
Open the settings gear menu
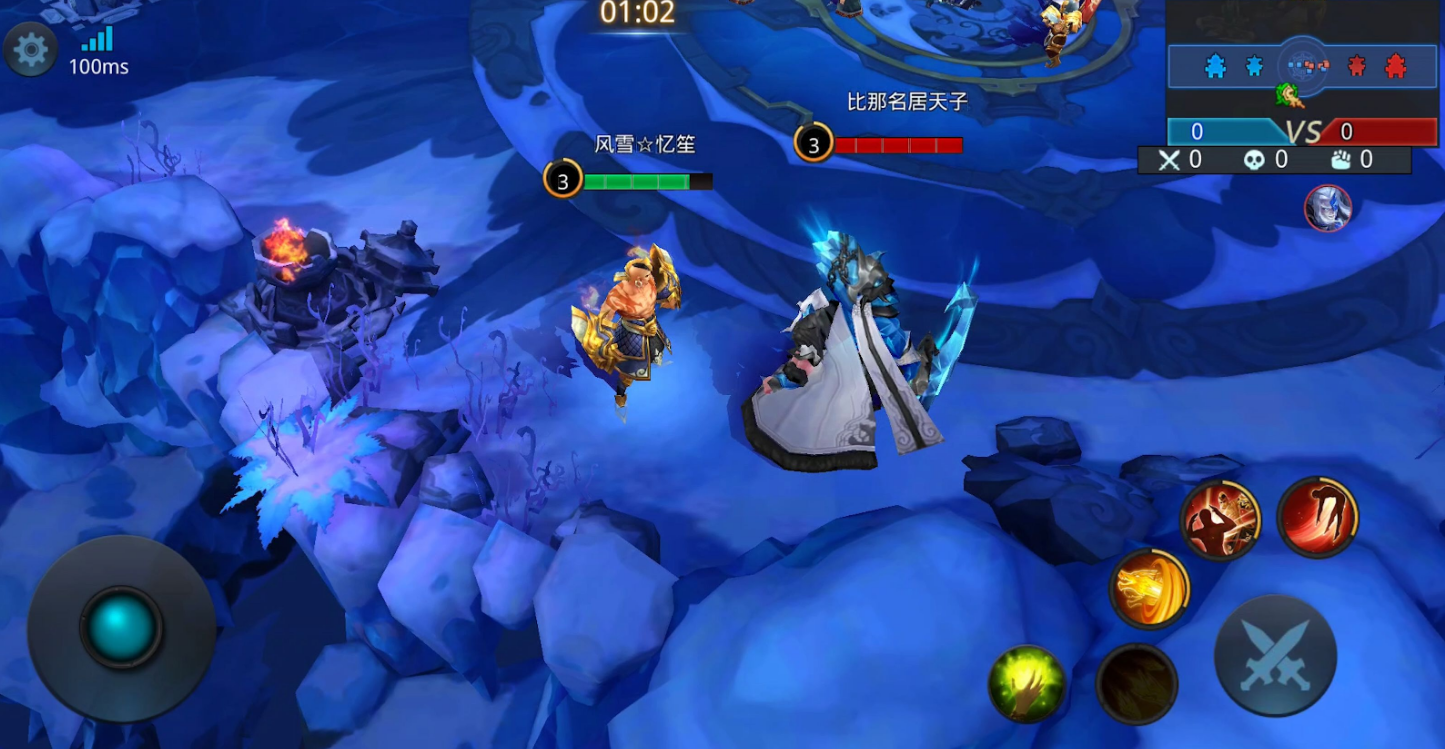[30, 50]
